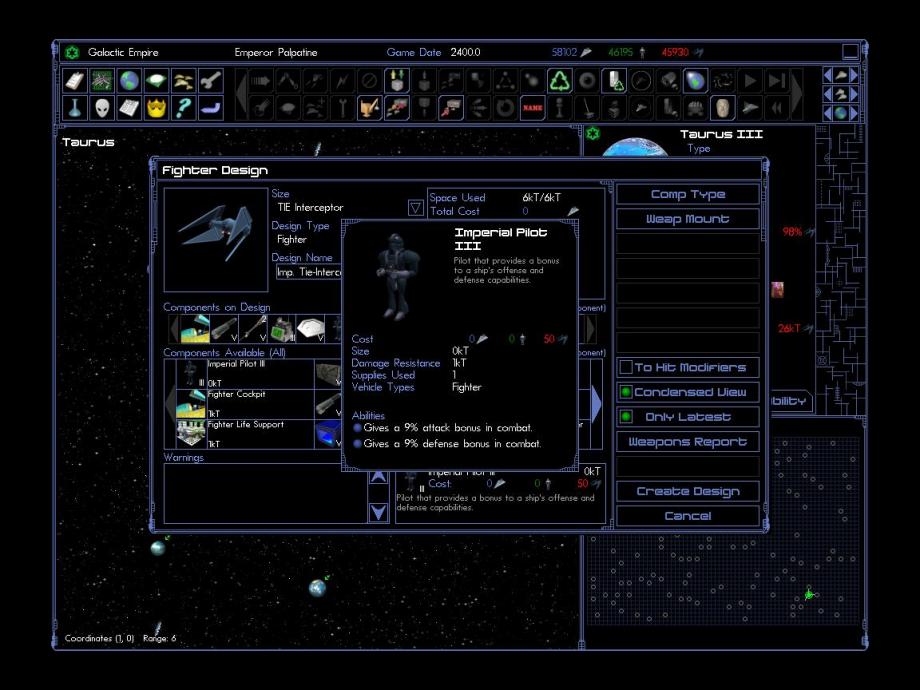This screenshot has height=690, width=920.
Task: Open the yellow crown toolbar icon
Action: [x=156, y=107]
